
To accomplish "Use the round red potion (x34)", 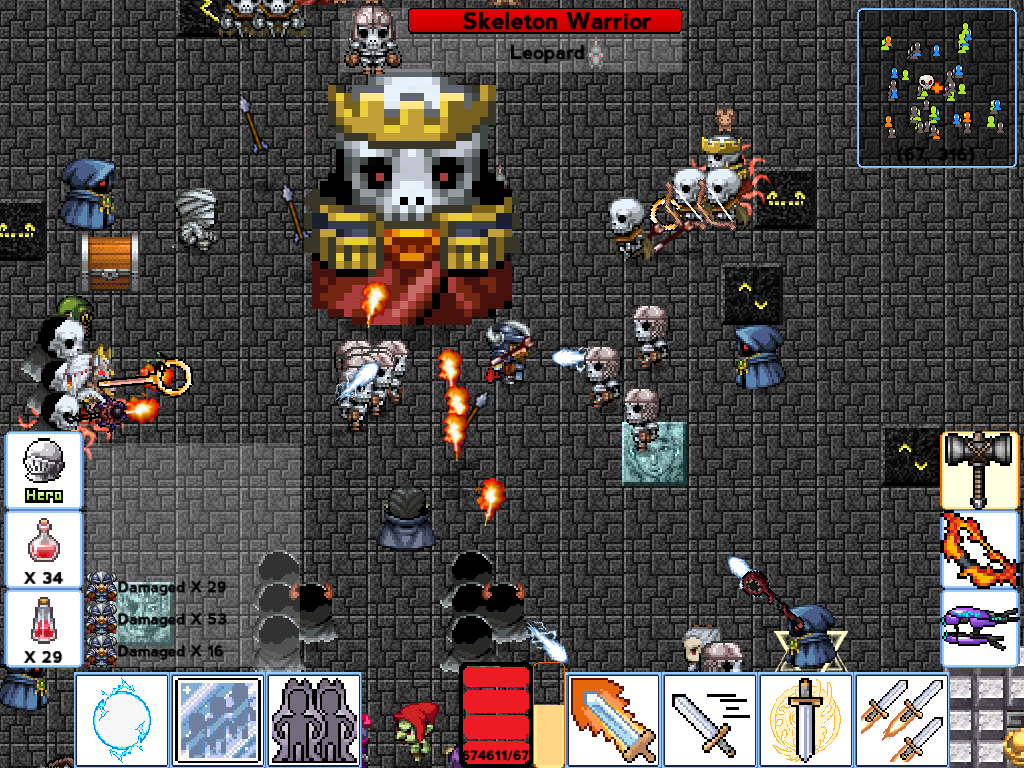I will [44, 549].
